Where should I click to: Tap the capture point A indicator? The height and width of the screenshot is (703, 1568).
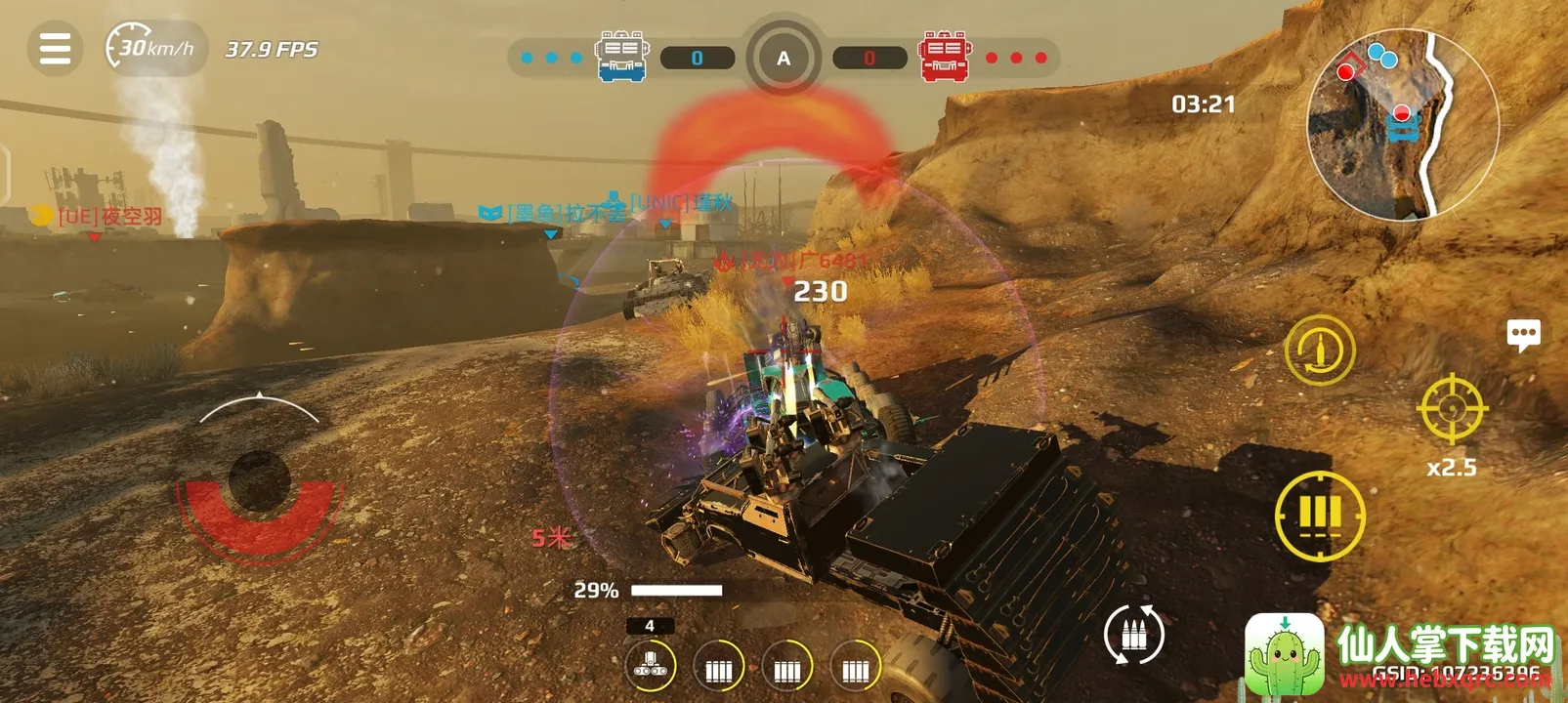[x=784, y=59]
